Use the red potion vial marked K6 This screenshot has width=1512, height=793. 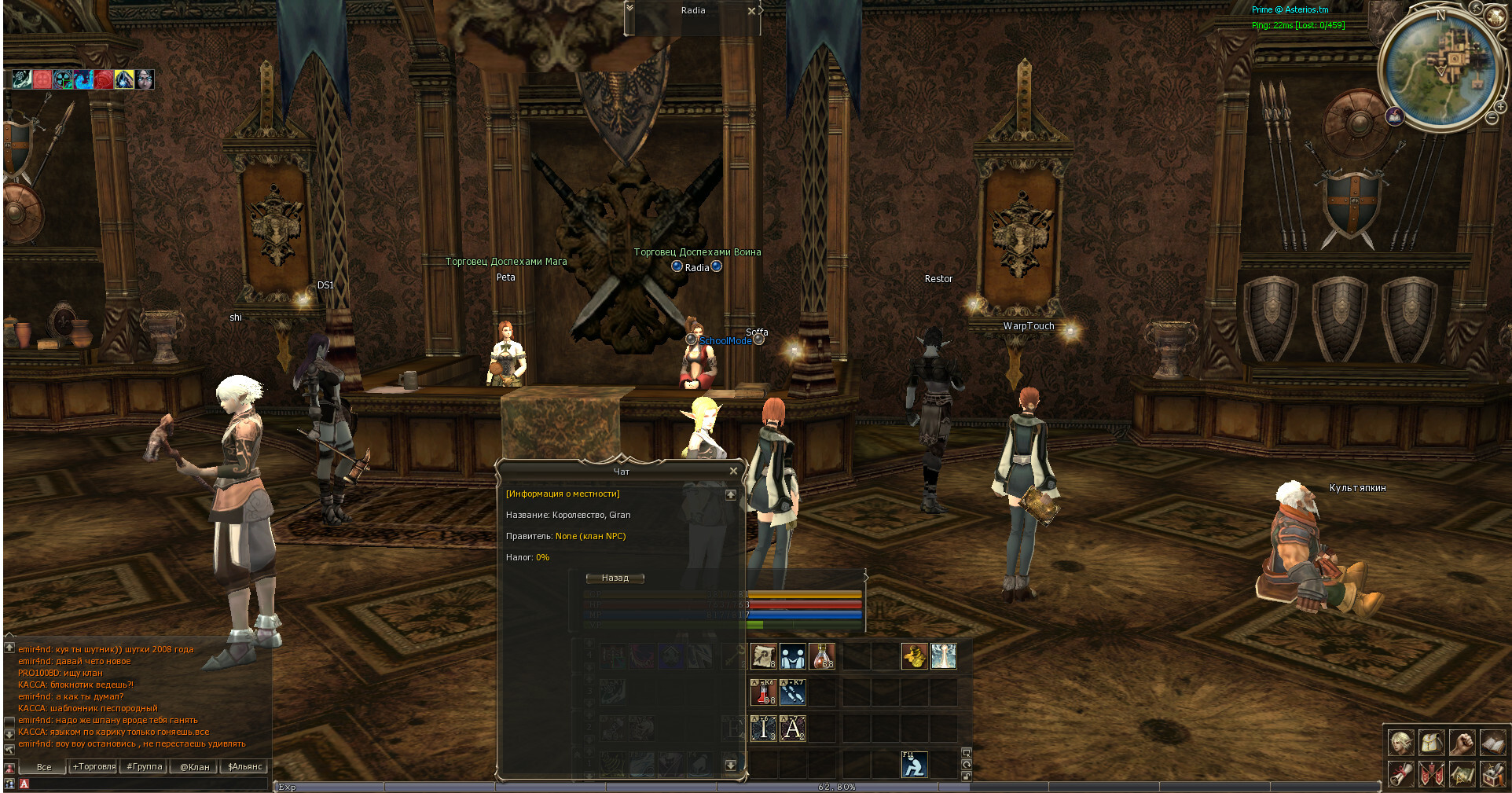tap(763, 692)
